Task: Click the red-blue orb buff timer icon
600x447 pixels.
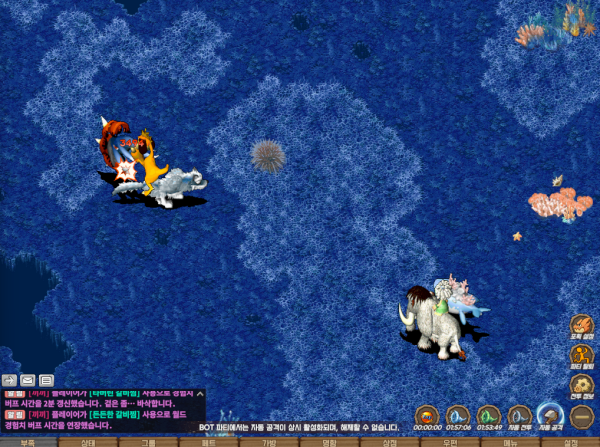Action: pyautogui.click(x=427, y=415)
